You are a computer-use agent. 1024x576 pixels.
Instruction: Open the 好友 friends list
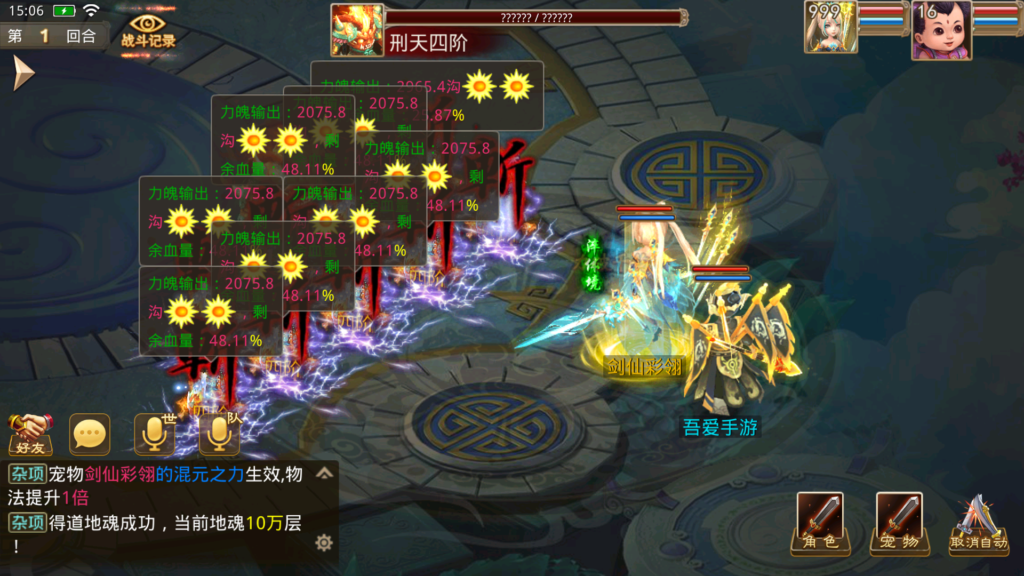(x=30, y=434)
